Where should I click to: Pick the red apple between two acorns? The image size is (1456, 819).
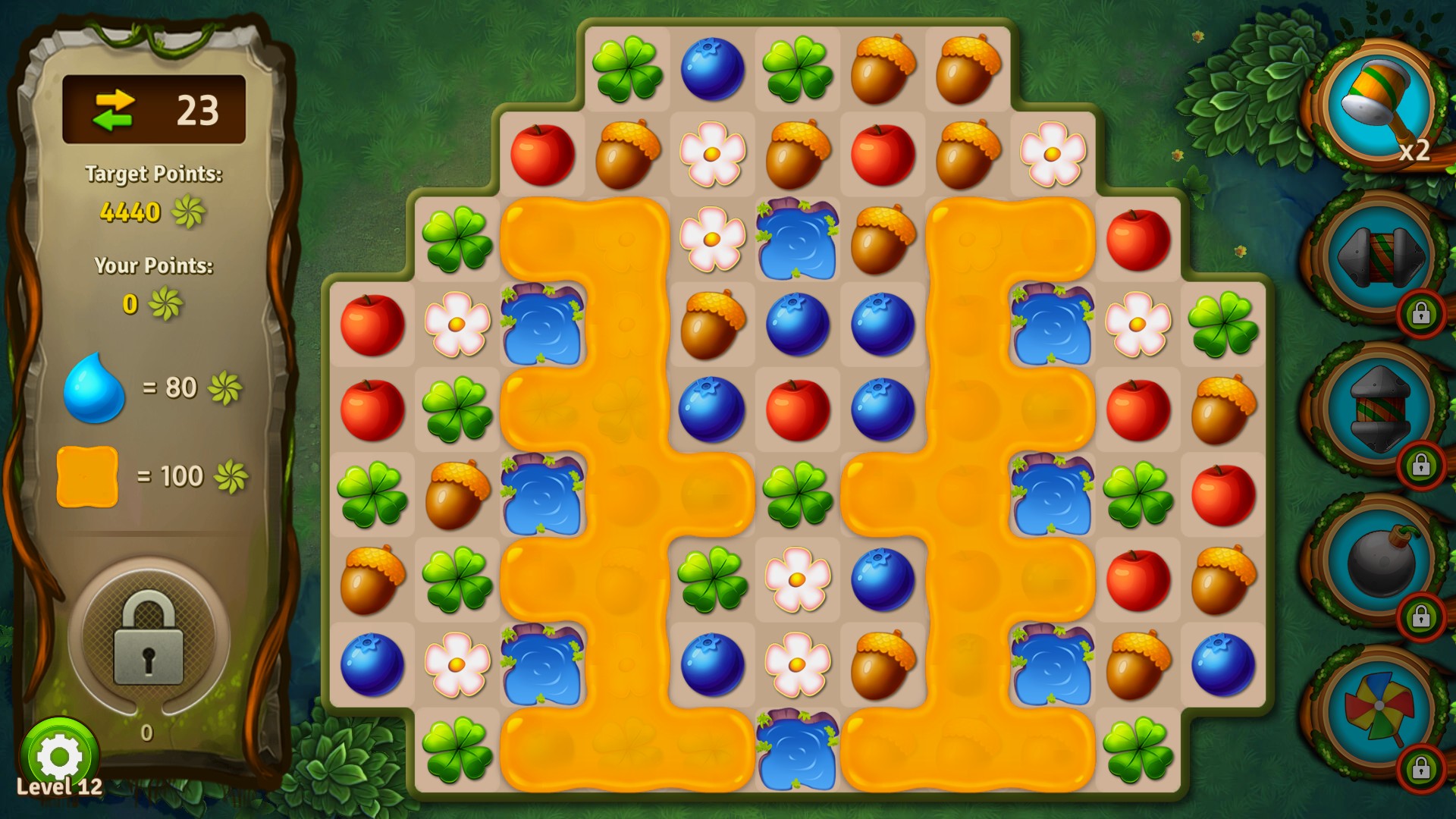[x=882, y=155]
